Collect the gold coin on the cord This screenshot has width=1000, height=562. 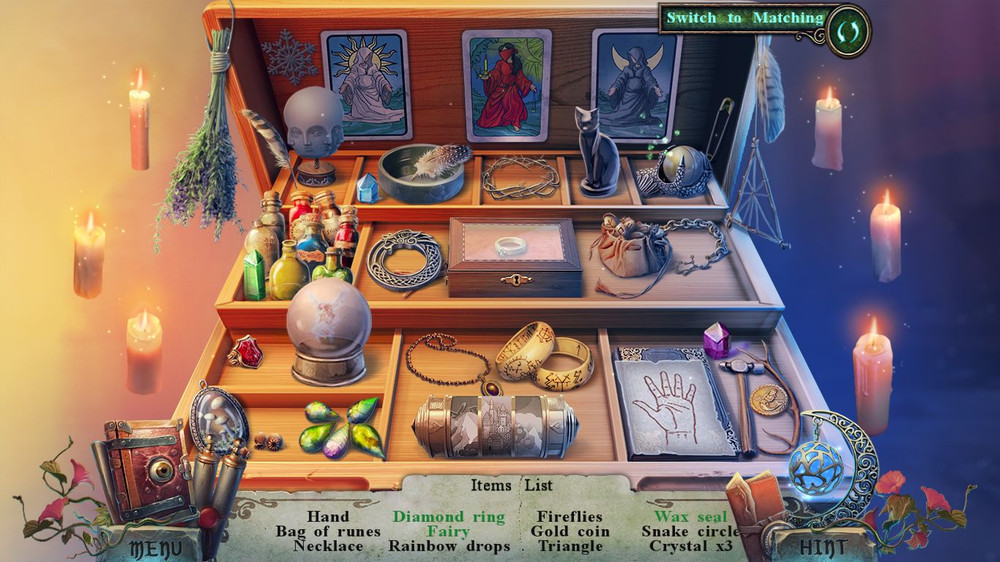768,398
